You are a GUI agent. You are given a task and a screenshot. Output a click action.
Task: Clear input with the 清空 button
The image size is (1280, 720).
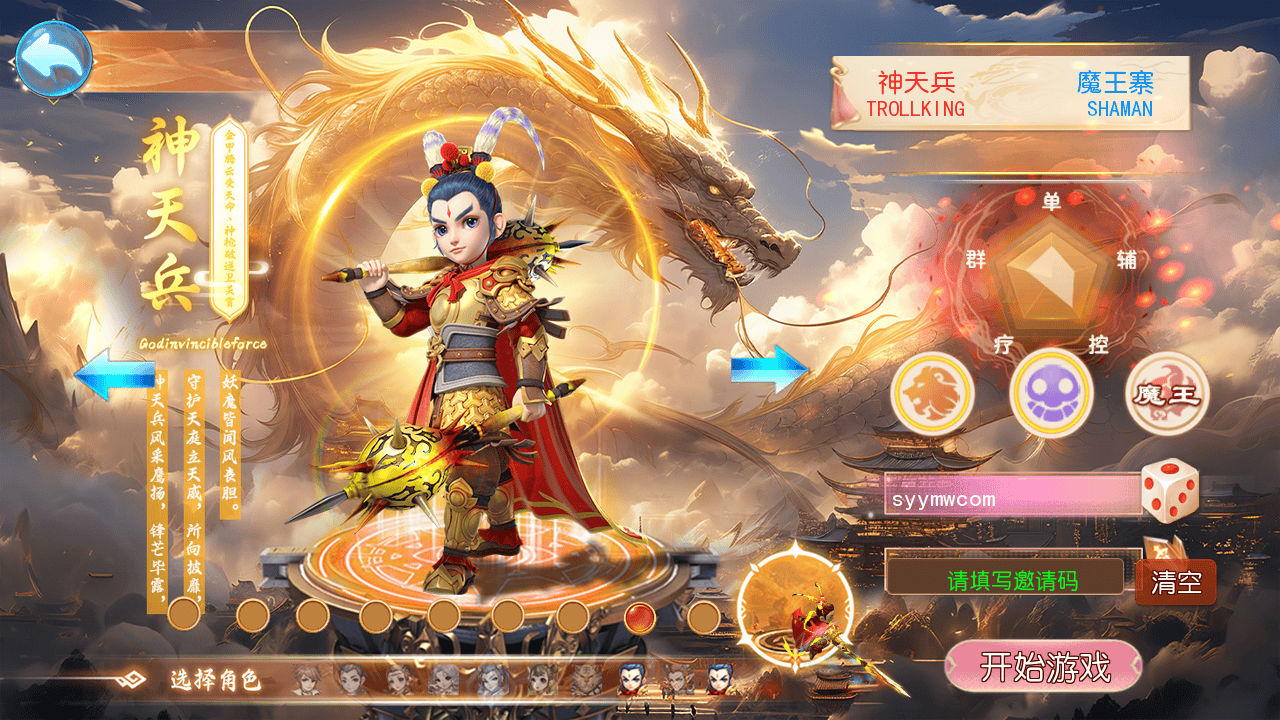[x=1176, y=582]
